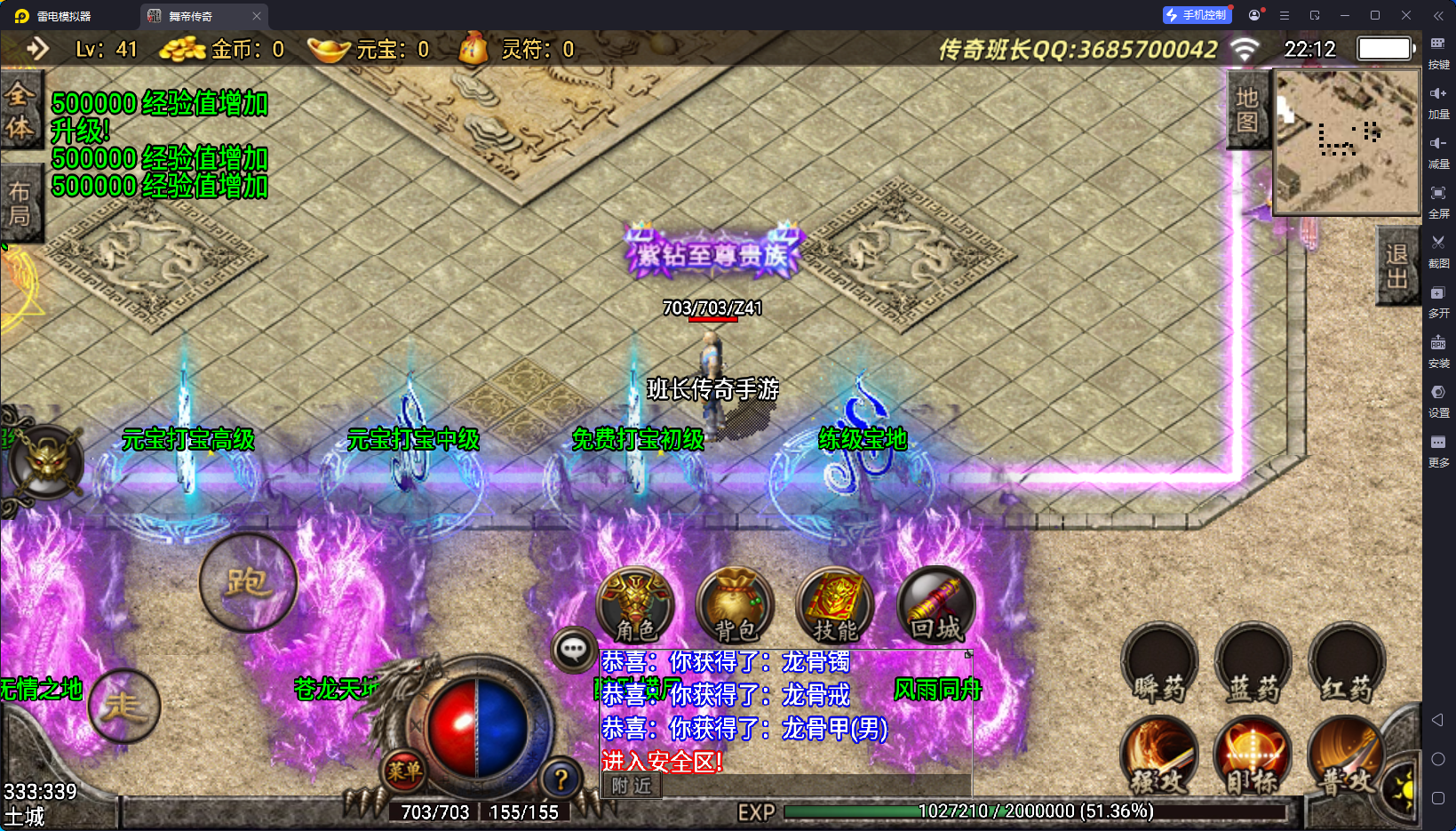Open the 地图 map button
The image size is (1456, 831).
(x=1247, y=110)
